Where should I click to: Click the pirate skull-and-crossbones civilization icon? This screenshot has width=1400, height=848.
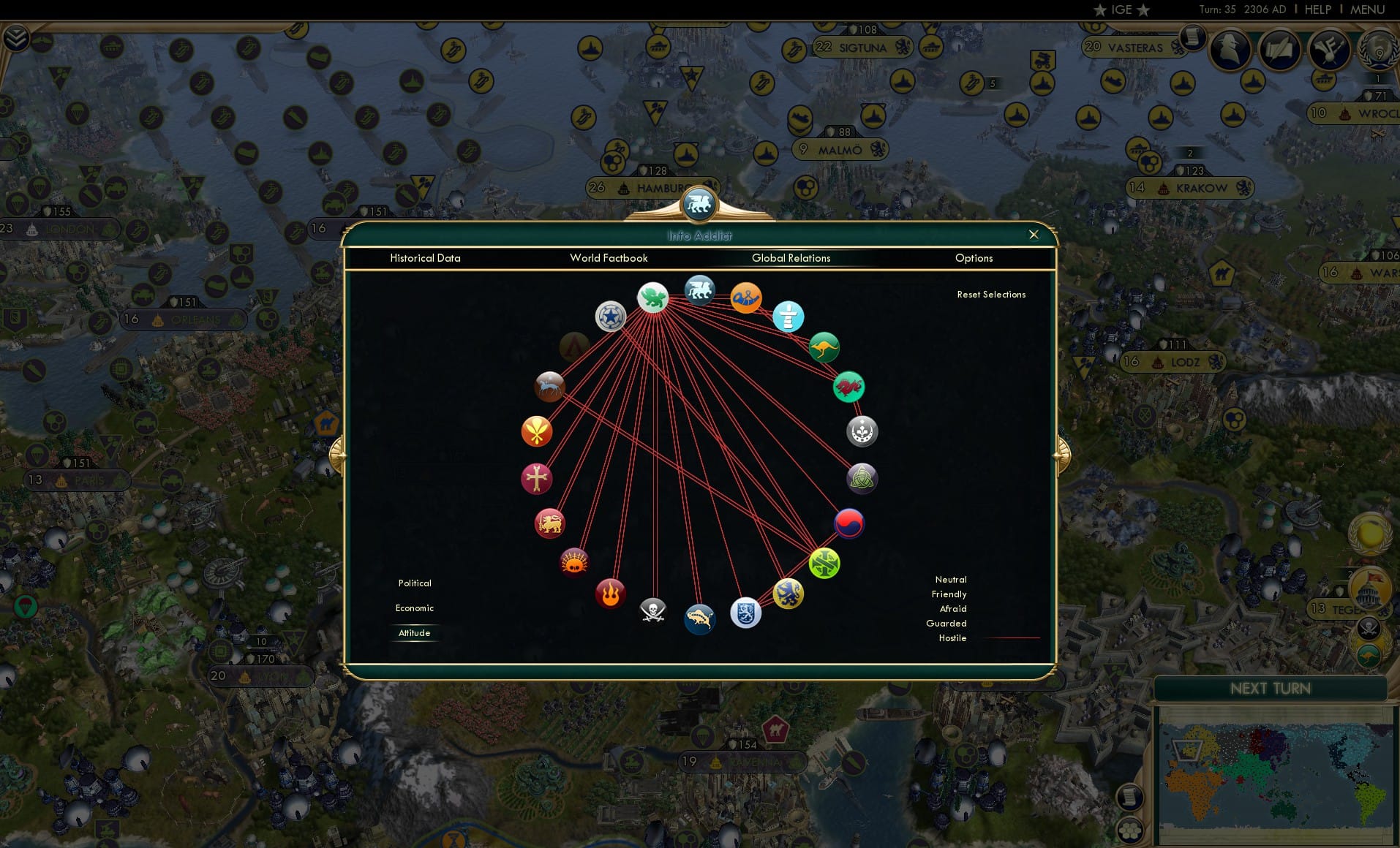click(653, 613)
